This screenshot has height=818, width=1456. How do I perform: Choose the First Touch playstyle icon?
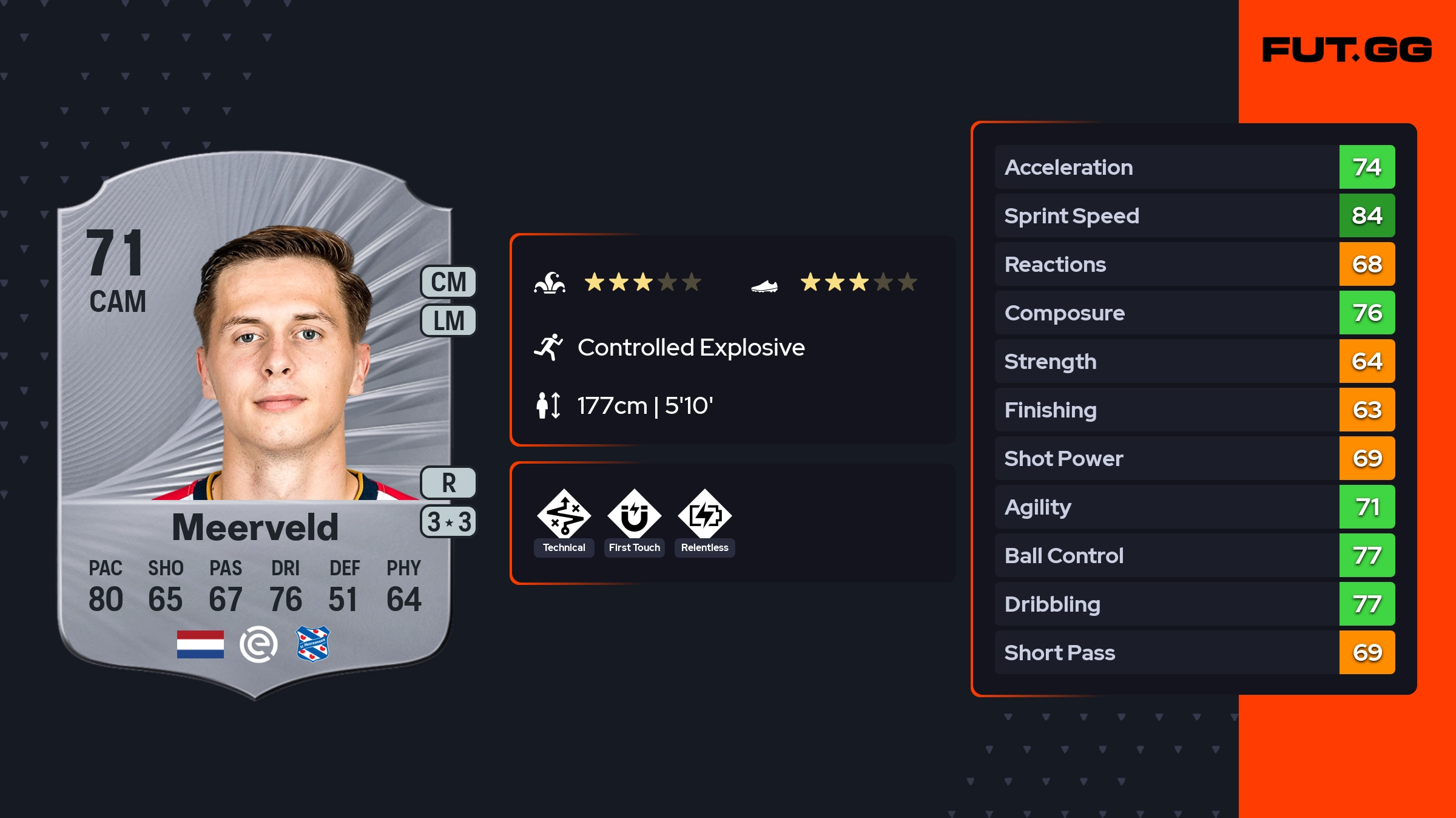634,515
